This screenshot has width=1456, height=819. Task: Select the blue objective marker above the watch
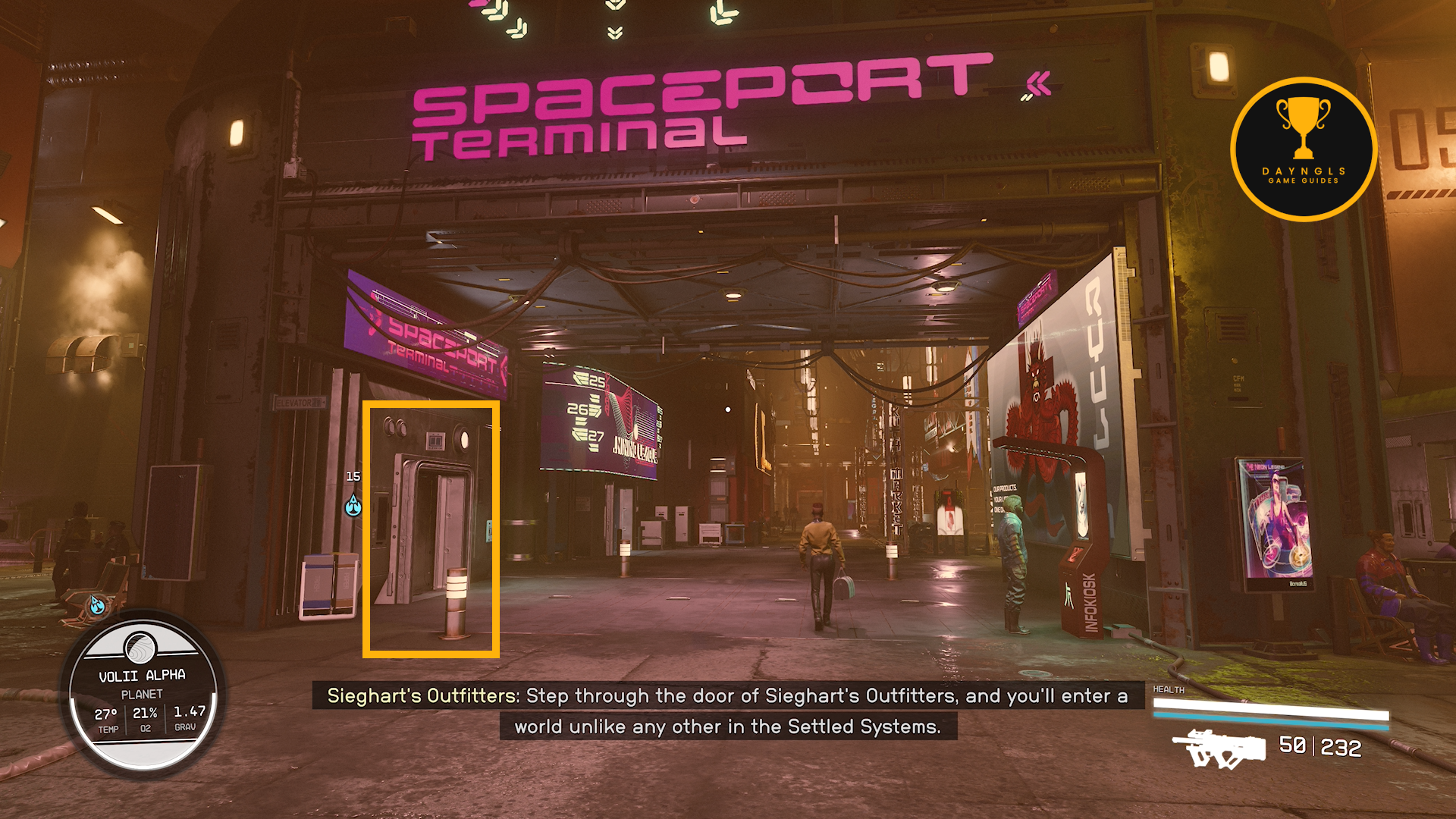coord(97,604)
